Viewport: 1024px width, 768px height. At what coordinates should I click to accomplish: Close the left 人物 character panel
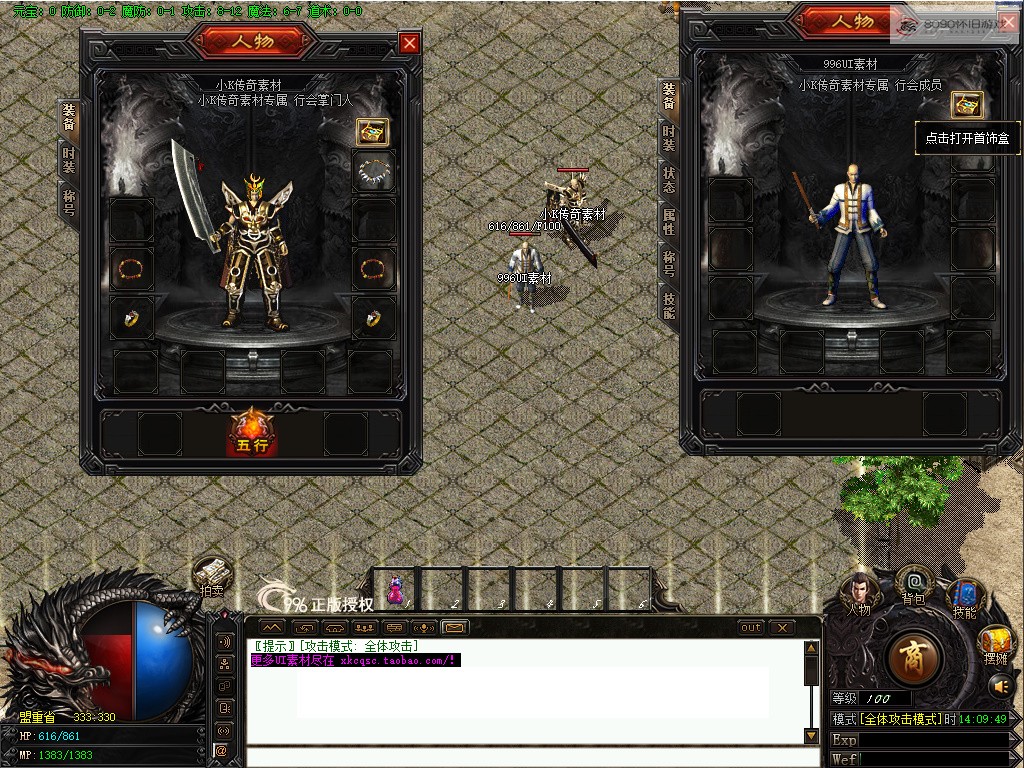tap(409, 42)
